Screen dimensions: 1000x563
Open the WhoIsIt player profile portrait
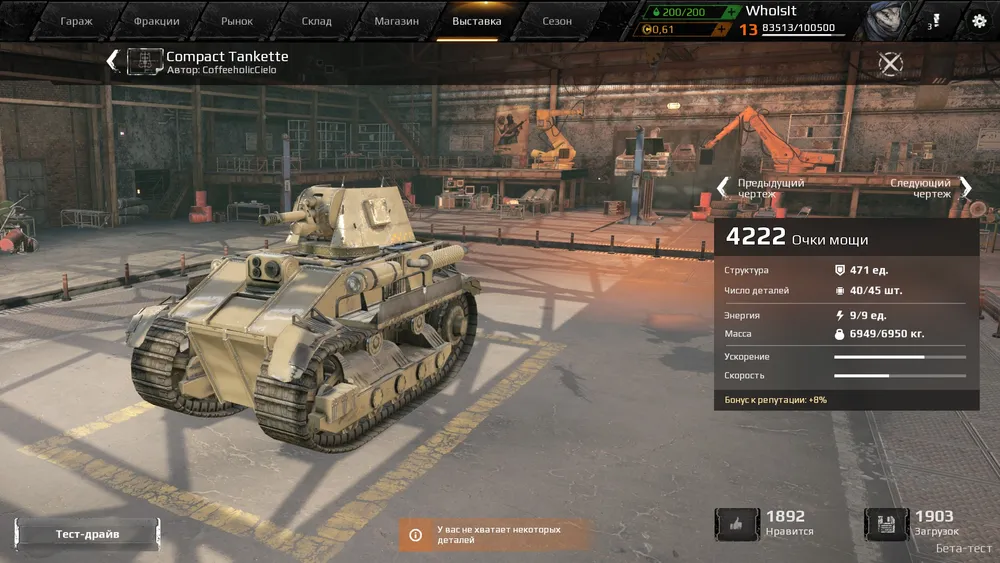[883, 20]
